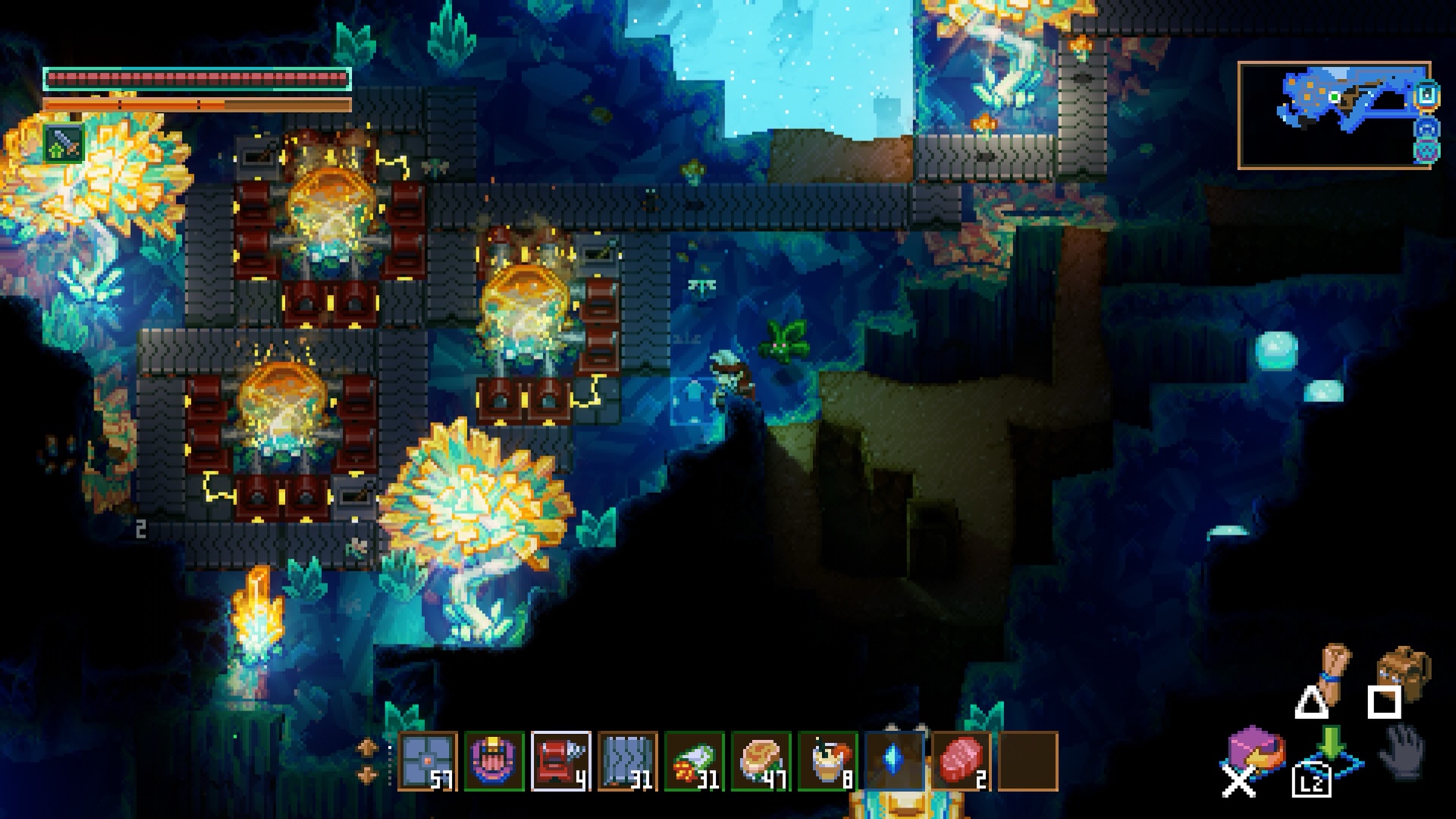Choose the sandwich food slot with 47
1456x819 pixels.
coord(761,761)
